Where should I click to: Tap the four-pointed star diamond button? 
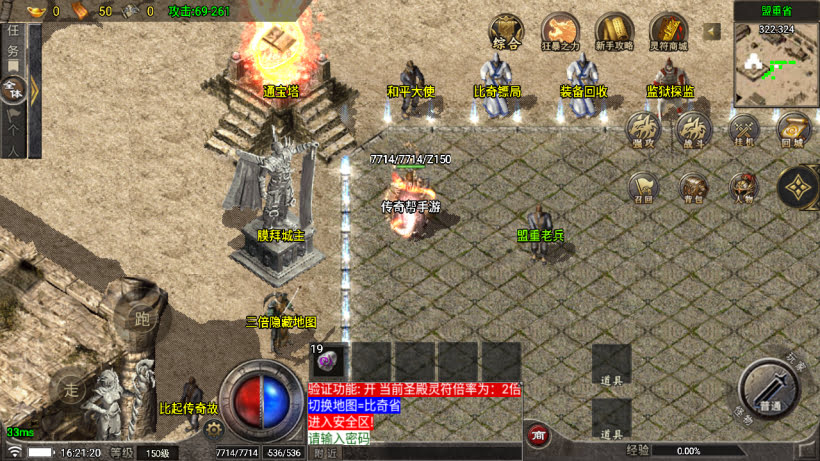(x=798, y=186)
